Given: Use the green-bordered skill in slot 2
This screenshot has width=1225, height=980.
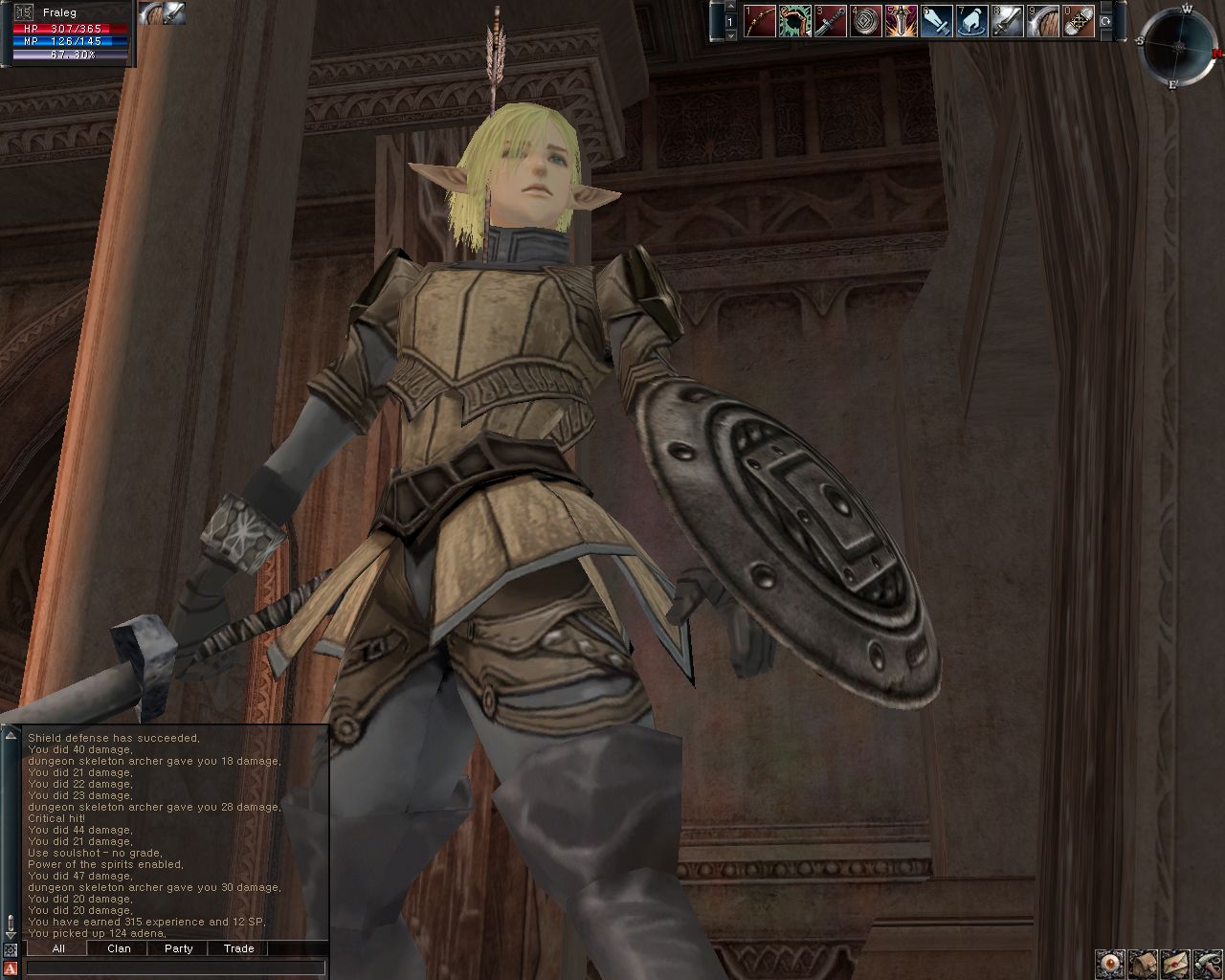Looking at the screenshot, I should (796, 21).
